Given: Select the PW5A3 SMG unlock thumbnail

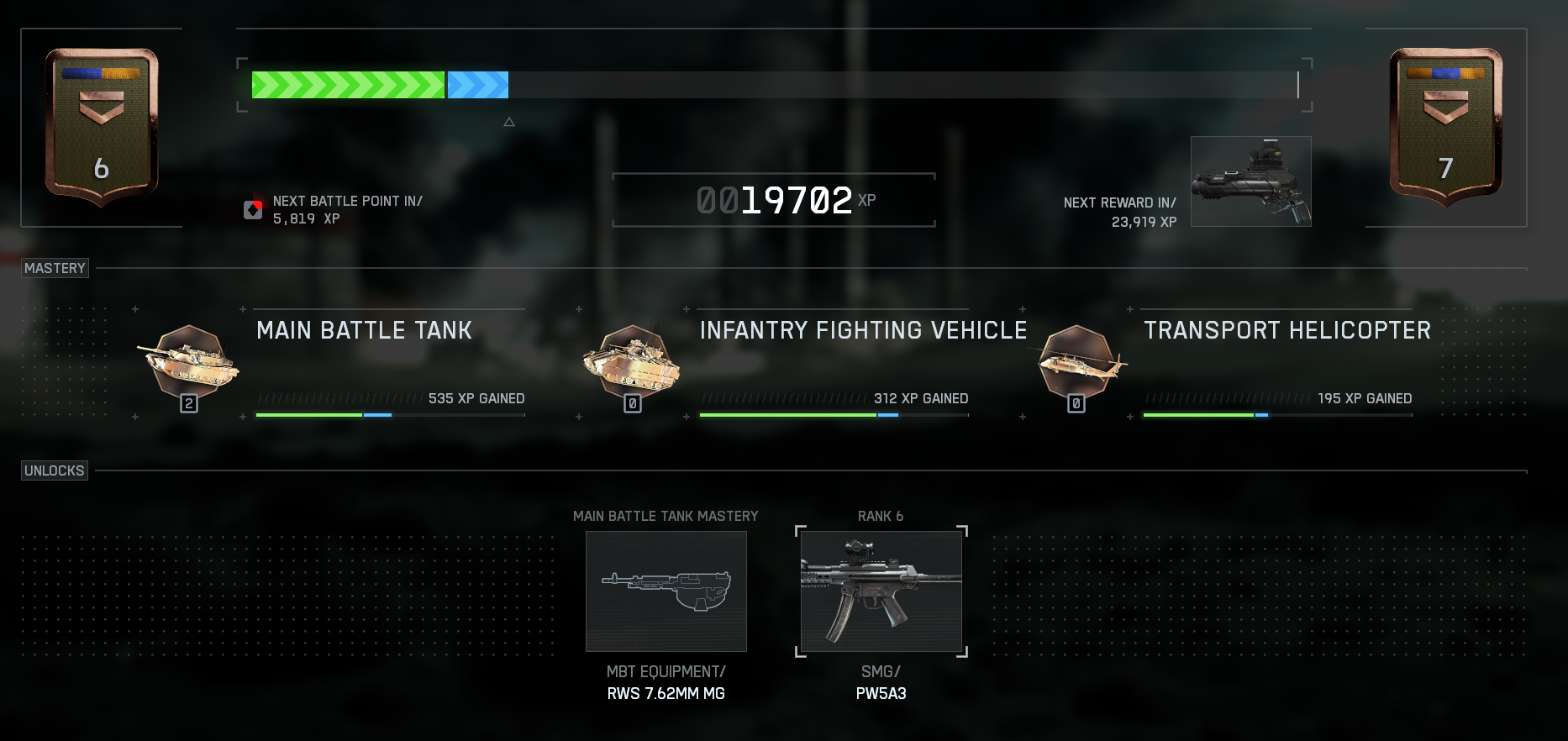Looking at the screenshot, I should coord(881,591).
